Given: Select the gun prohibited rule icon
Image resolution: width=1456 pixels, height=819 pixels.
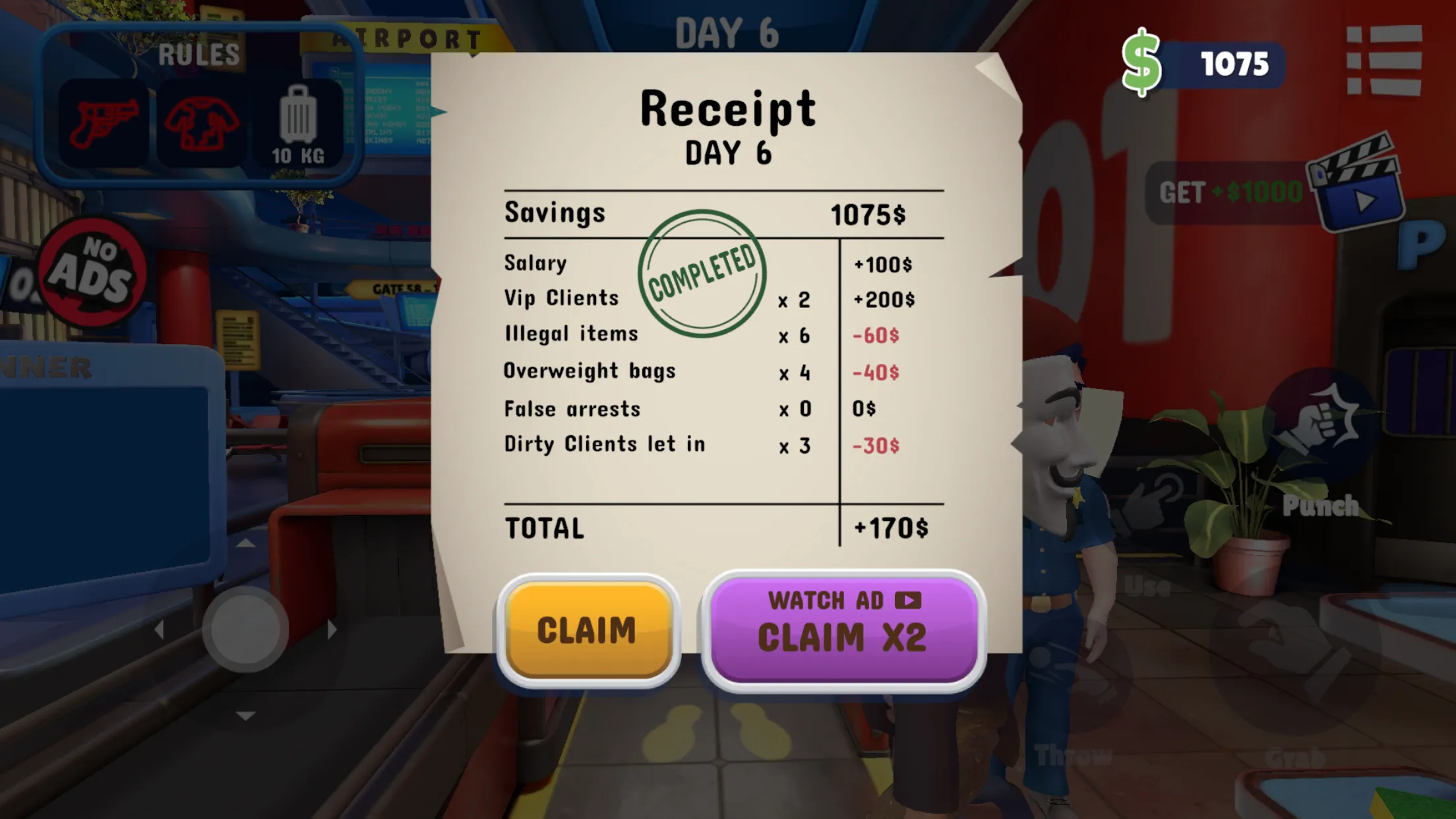Looking at the screenshot, I should (106, 123).
